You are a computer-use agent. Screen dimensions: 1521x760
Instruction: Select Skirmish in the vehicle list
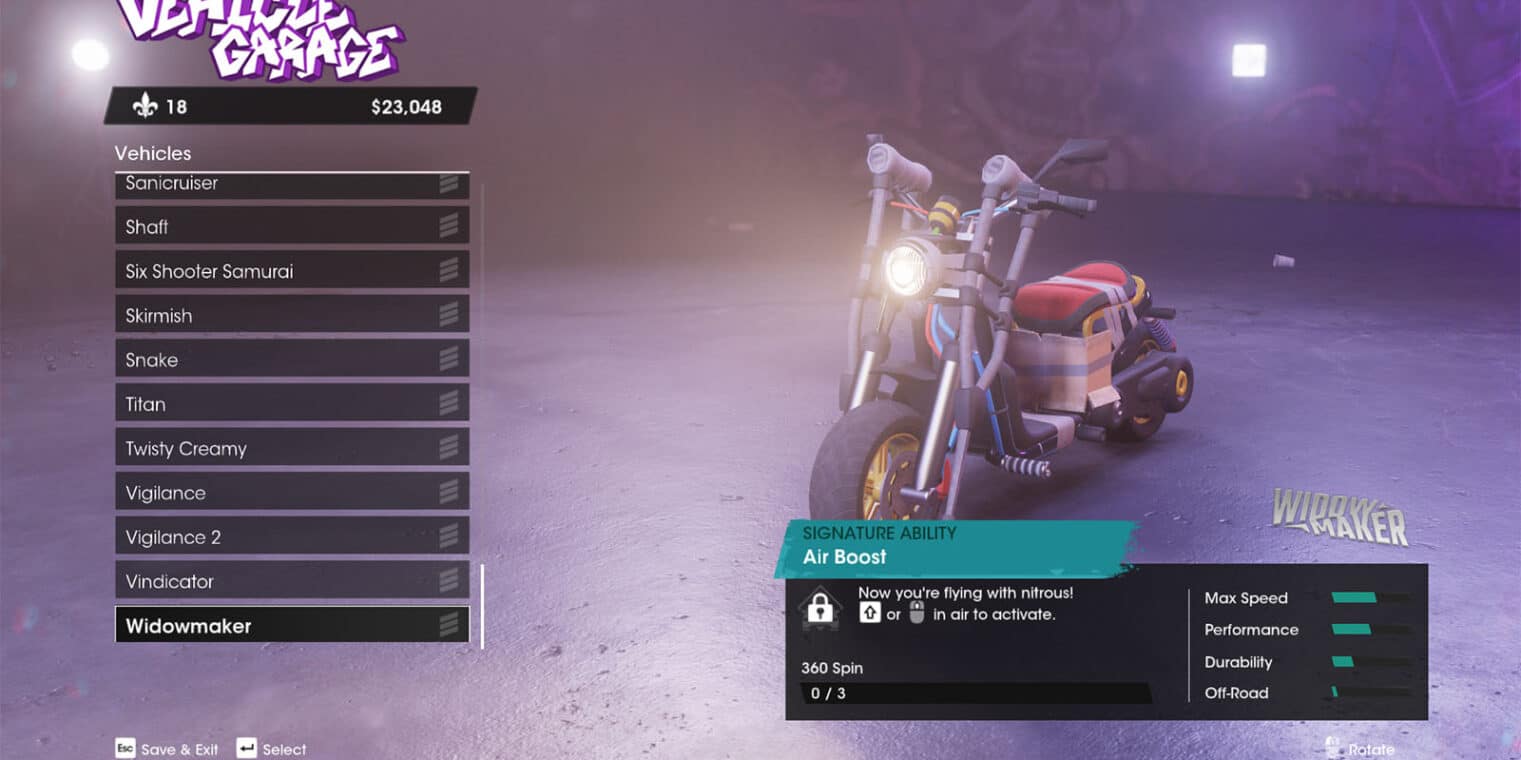(291, 315)
